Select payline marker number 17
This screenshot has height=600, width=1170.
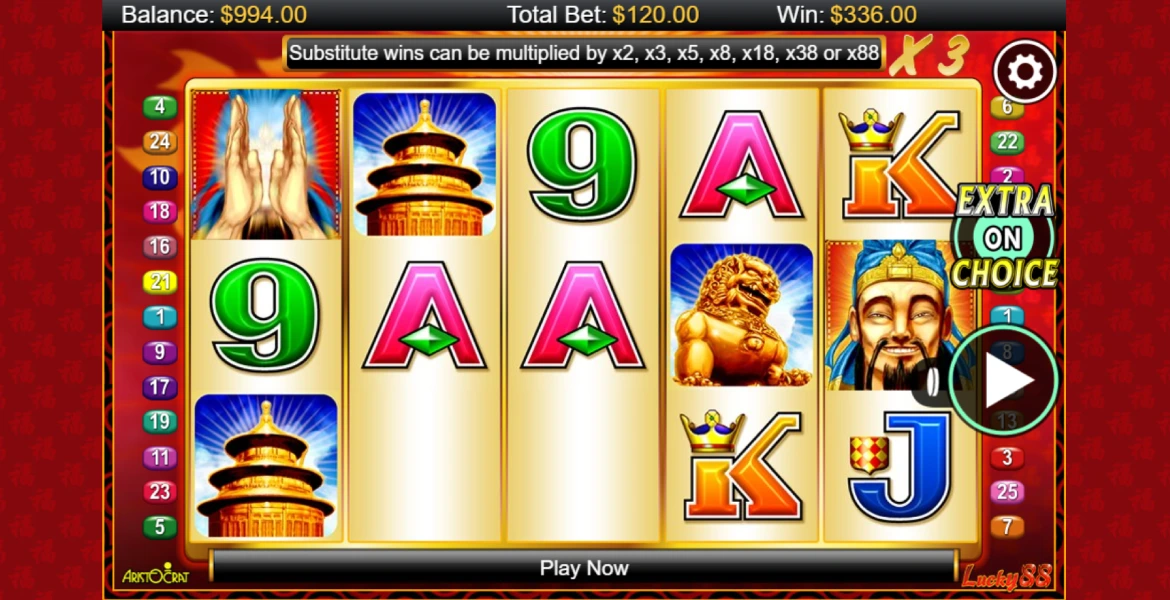click(160, 387)
